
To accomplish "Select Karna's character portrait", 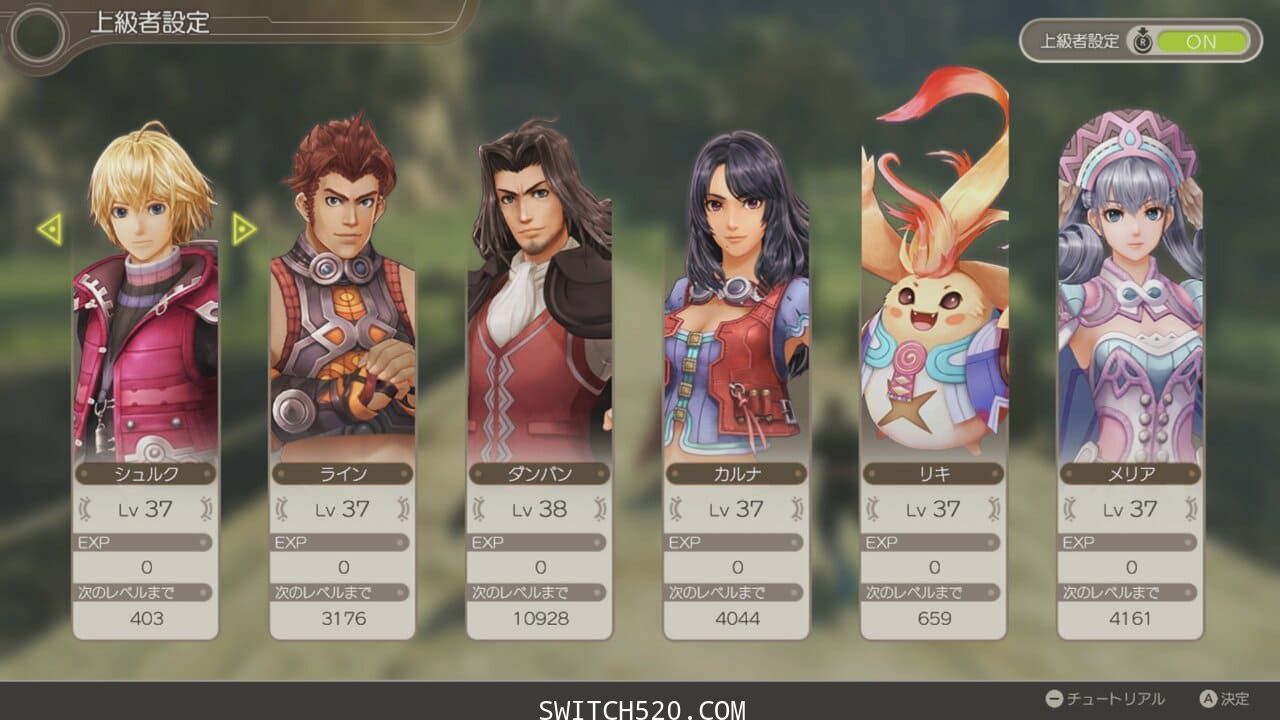I will 737,290.
